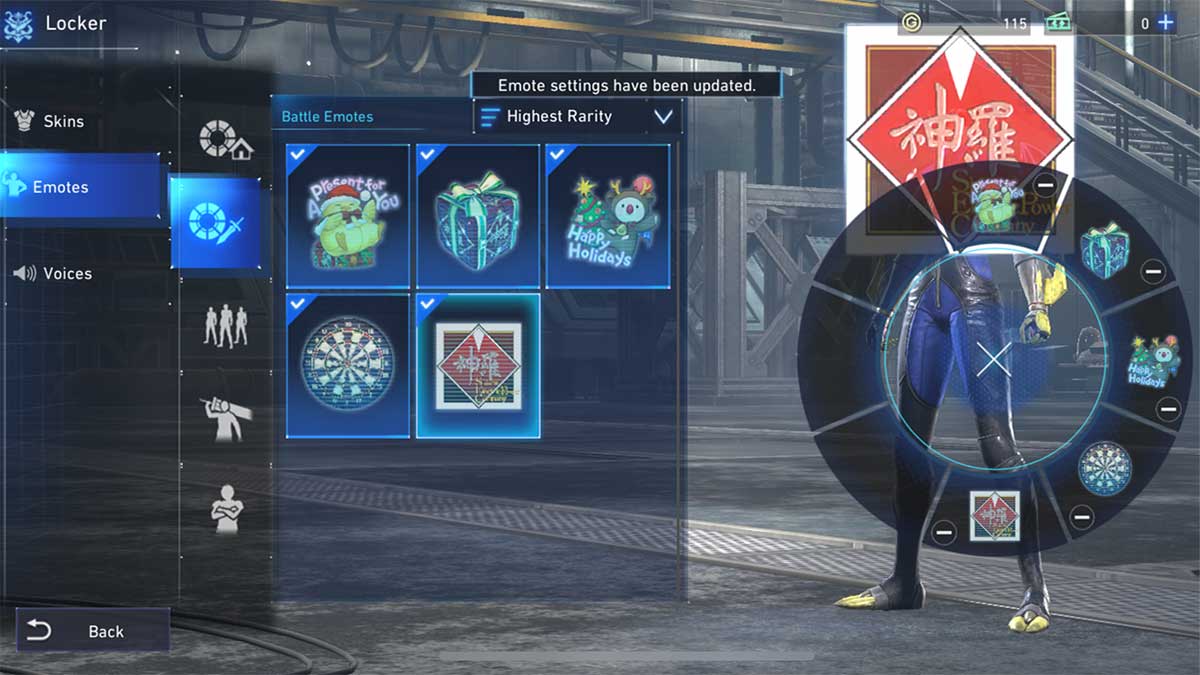Select the dartboard emote tile
The height and width of the screenshot is (675, 1200).
tap(347, 365)
